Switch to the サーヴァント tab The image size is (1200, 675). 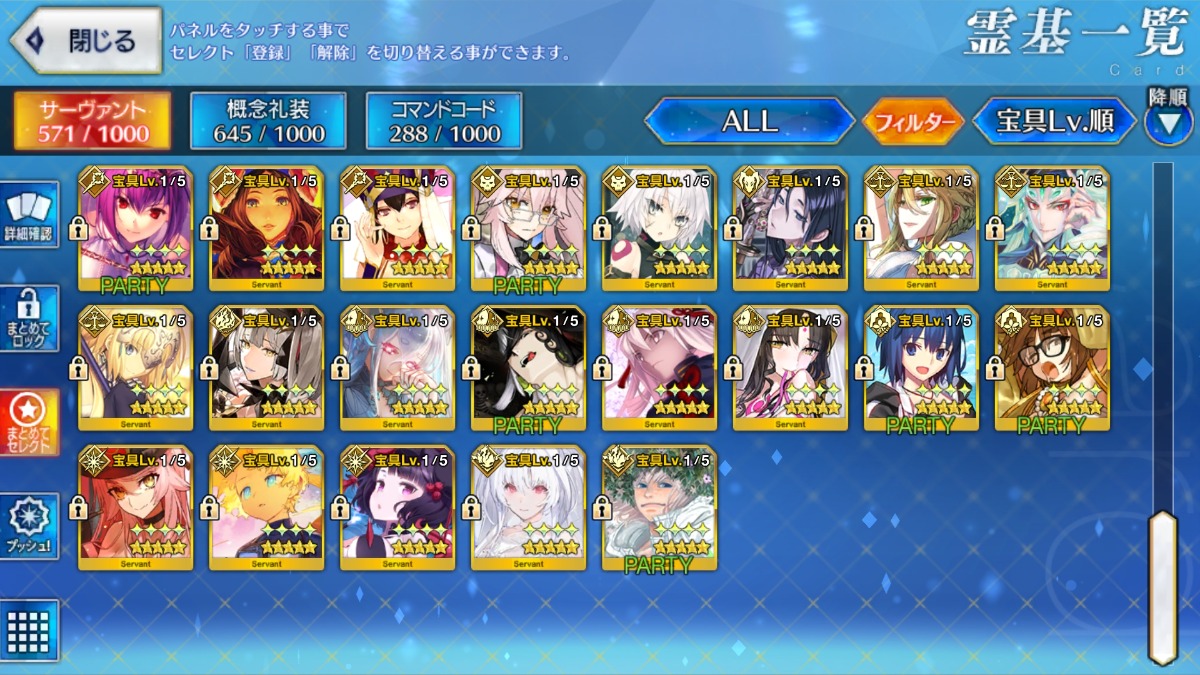(x=92, y=121)
